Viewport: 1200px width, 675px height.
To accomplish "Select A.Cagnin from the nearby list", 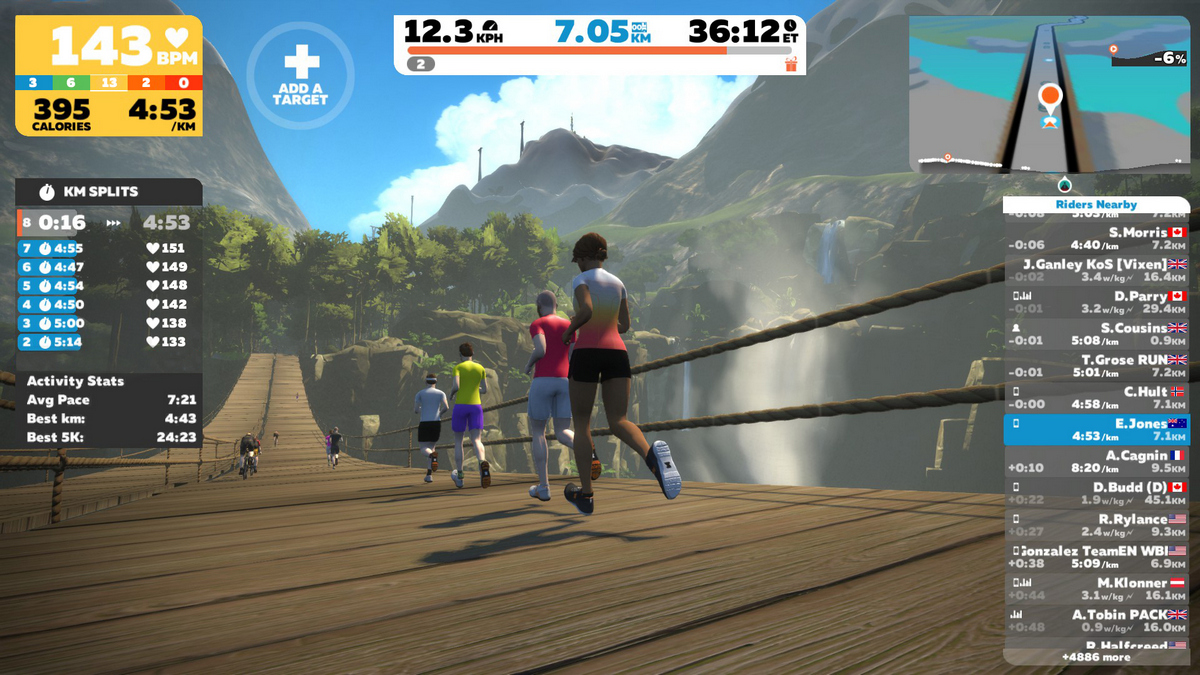I will point(1096,462).
